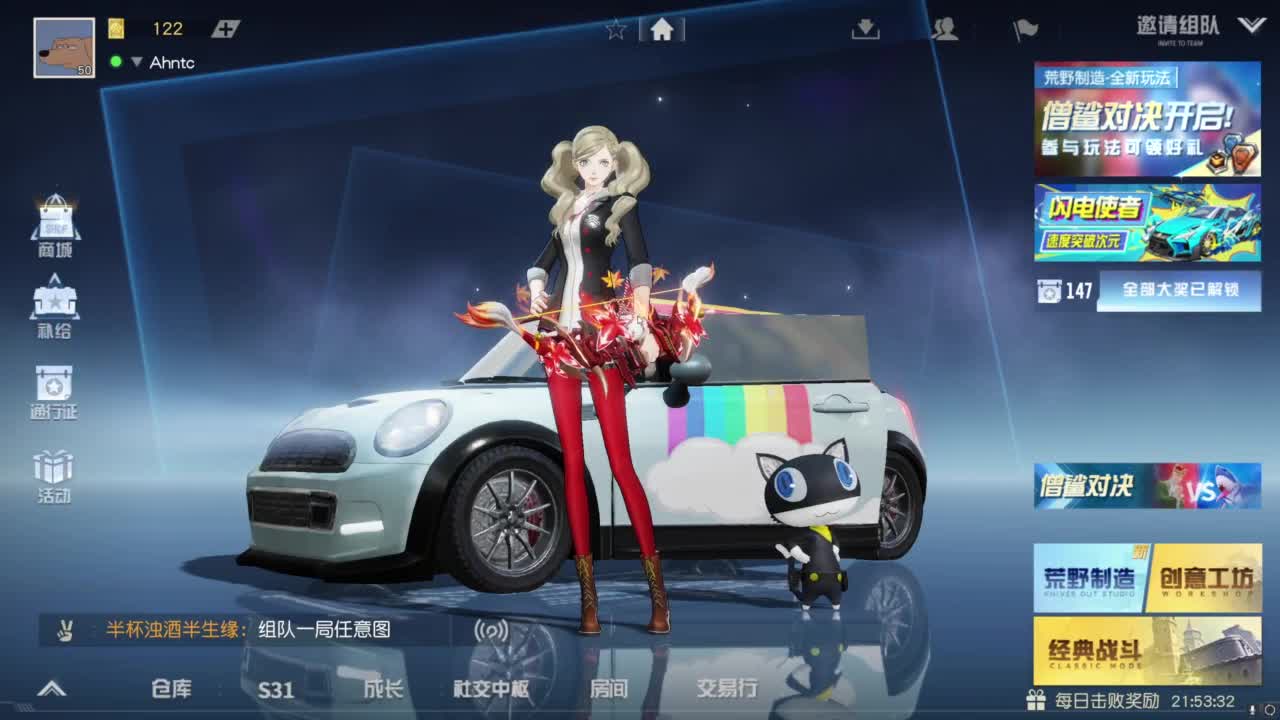Switch to the 仓库 warehouse tab
The width and height of the screenshot is (1280, 720).
click(x=170, y=690)
